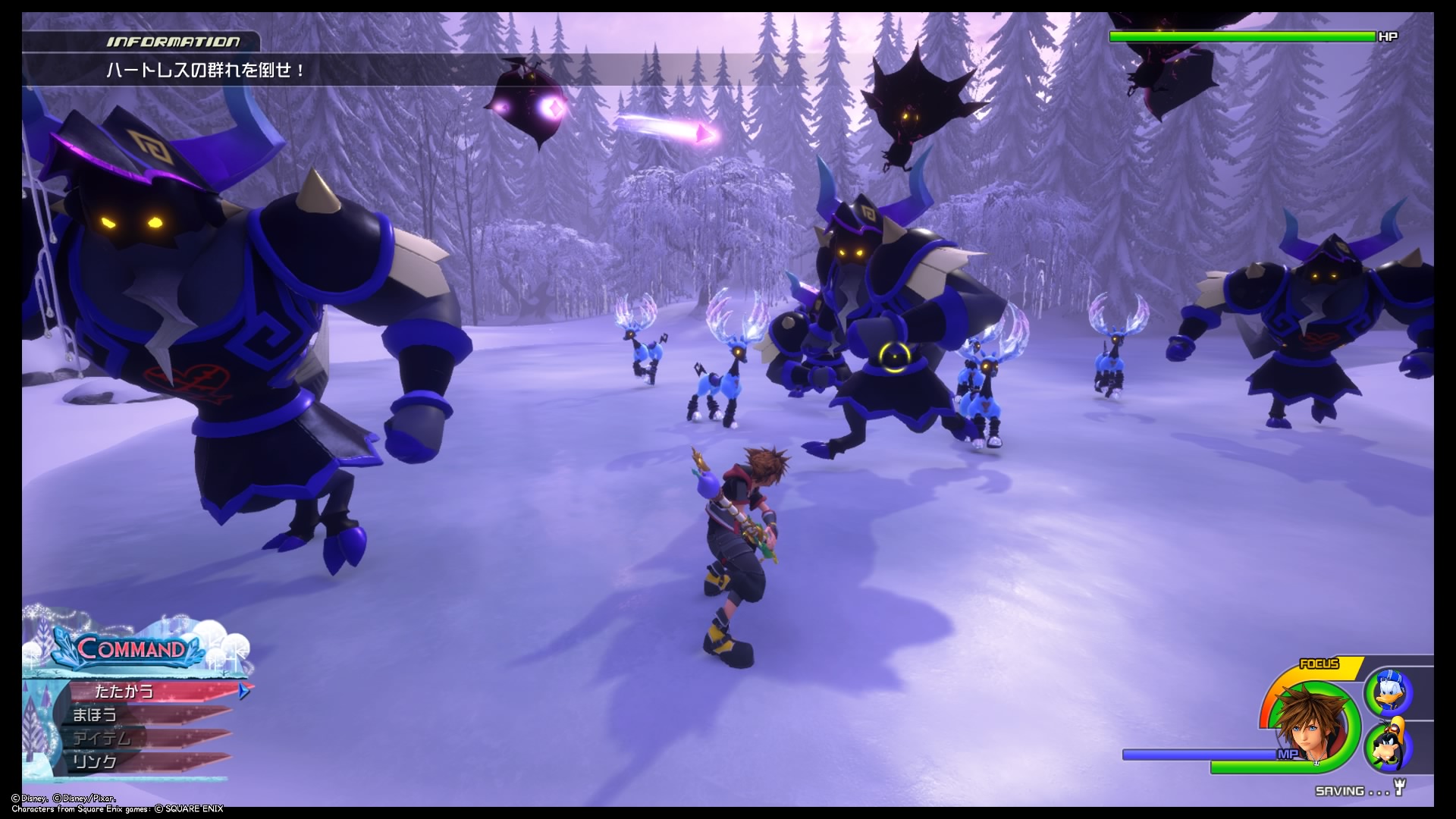Click the Information objective banner
The width and height of the screenshot is (1456, 819).
pyautogui.click(x=206, y=71)
